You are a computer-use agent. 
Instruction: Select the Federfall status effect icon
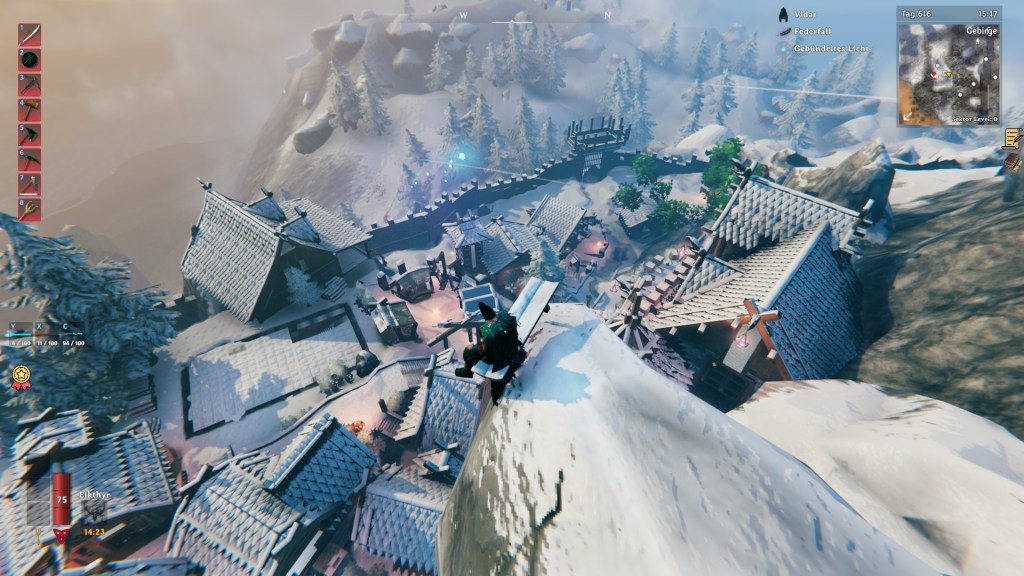coord(784,32)
